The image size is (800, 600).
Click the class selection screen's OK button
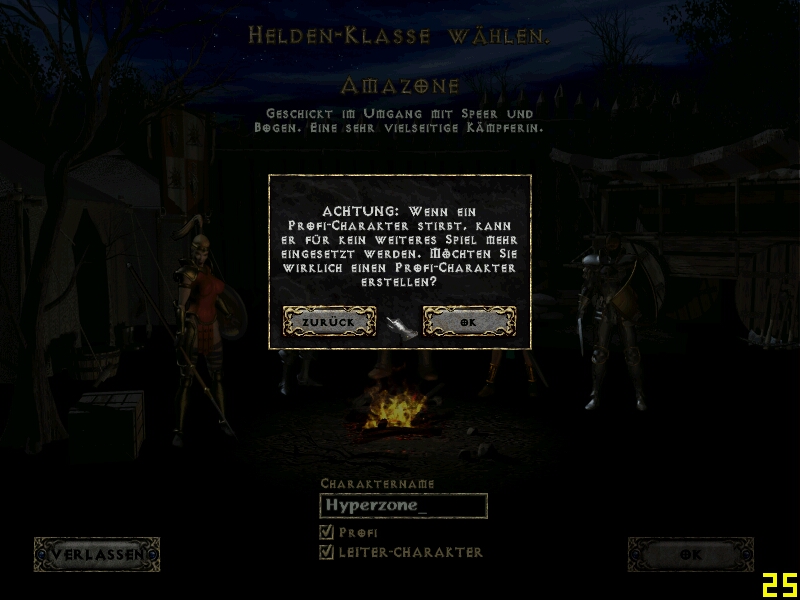pos(690,554)
